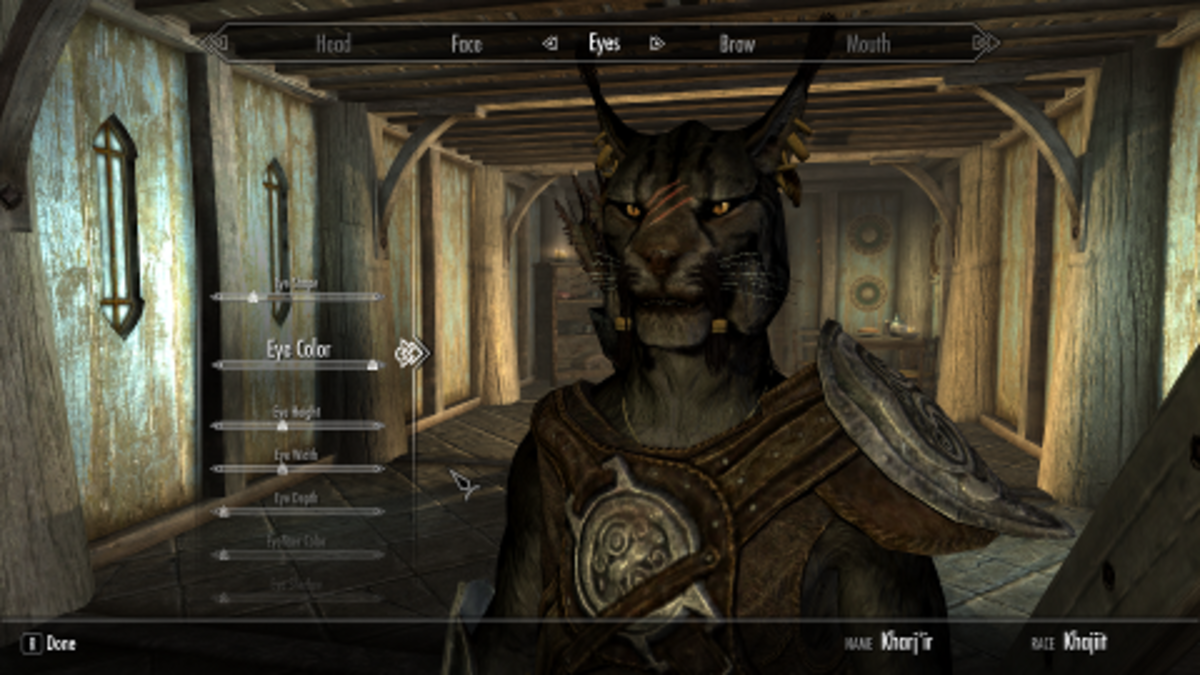Finish character creation with Done
The image size is (1200, 675).
click(x=52, y=644)
